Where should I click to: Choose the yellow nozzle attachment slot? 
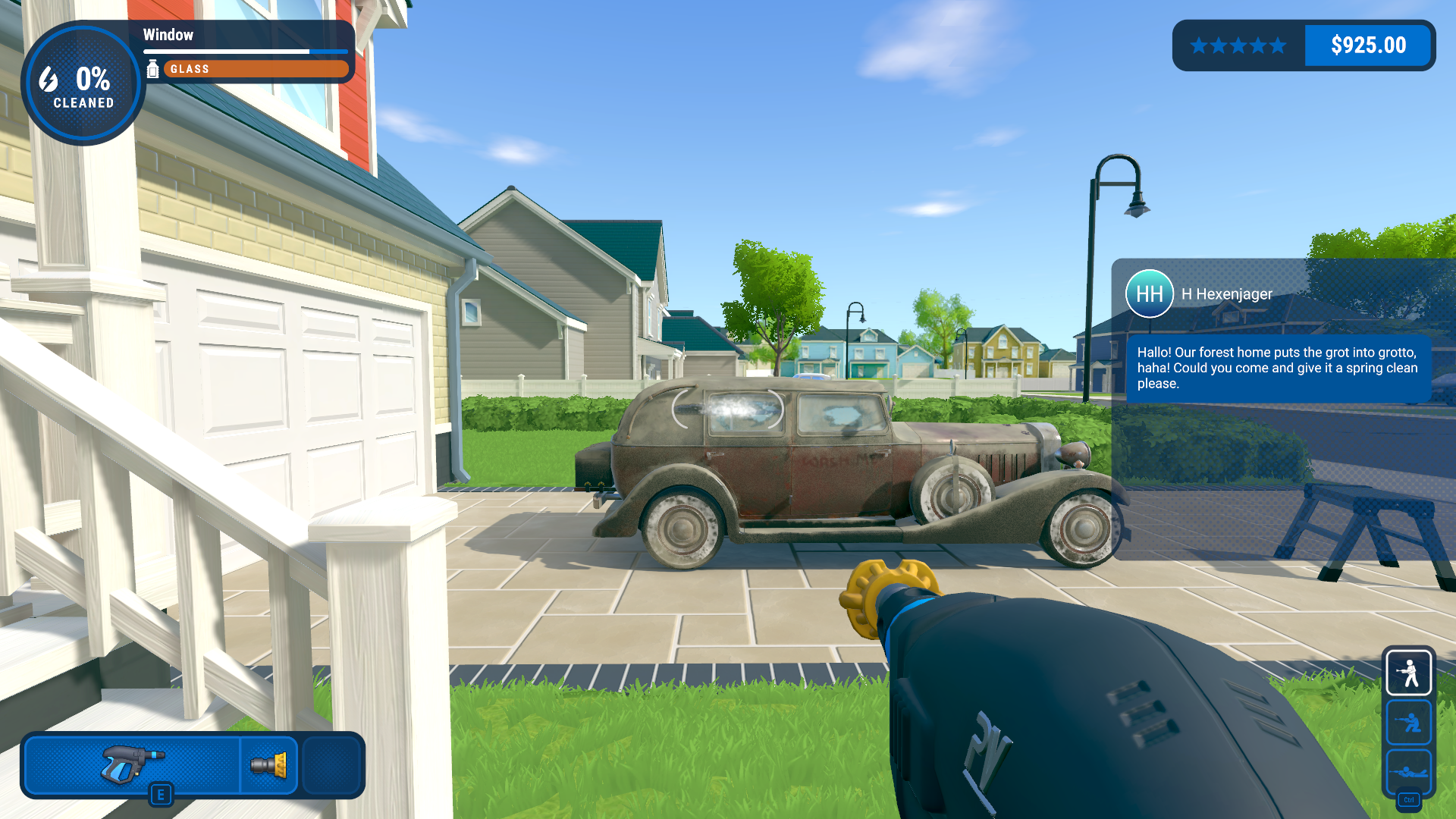[x=269, y=764]
